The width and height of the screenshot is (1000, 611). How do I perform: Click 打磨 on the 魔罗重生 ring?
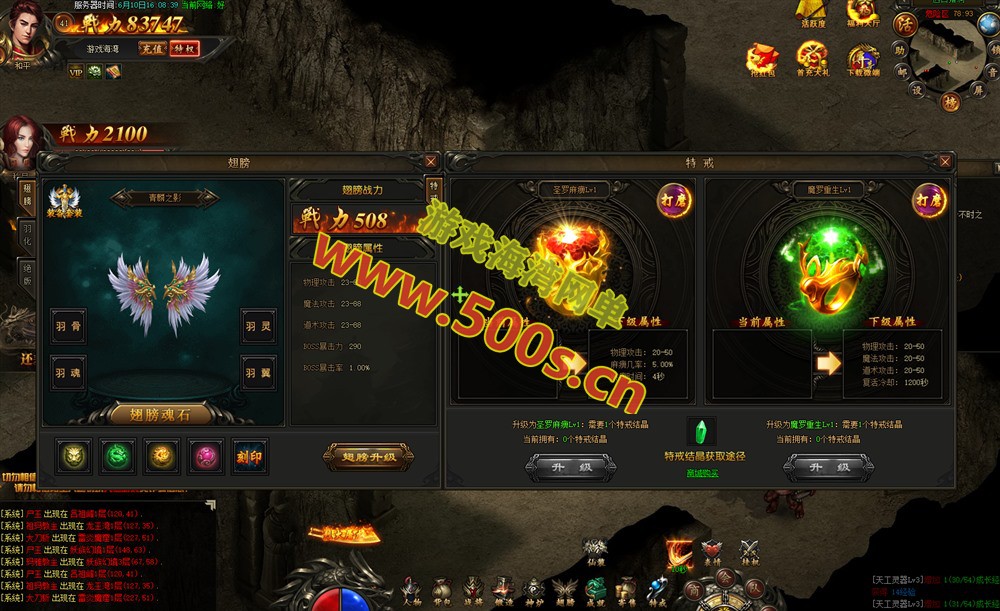coord(929,199)
